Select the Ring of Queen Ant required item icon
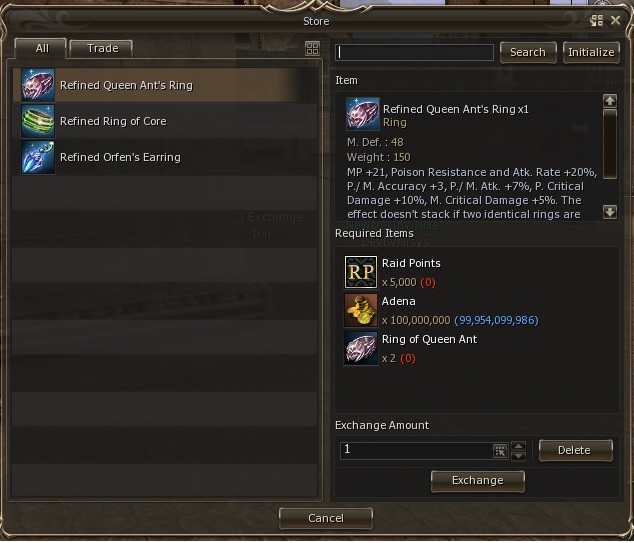Screen dimensions: 634x543 pyautogui.click(x=361, y=348)
